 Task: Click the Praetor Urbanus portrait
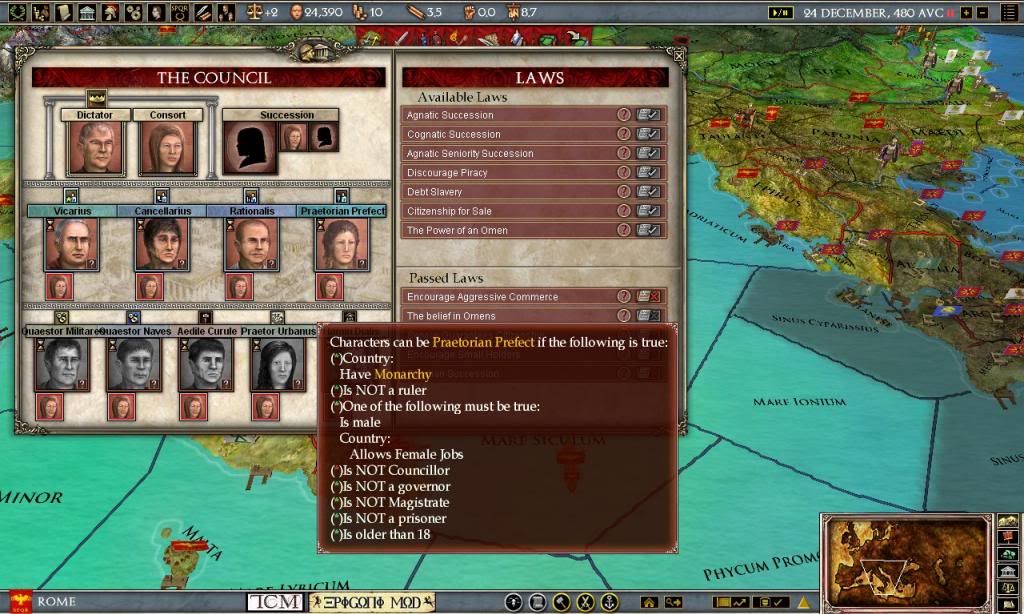[277, 364]
